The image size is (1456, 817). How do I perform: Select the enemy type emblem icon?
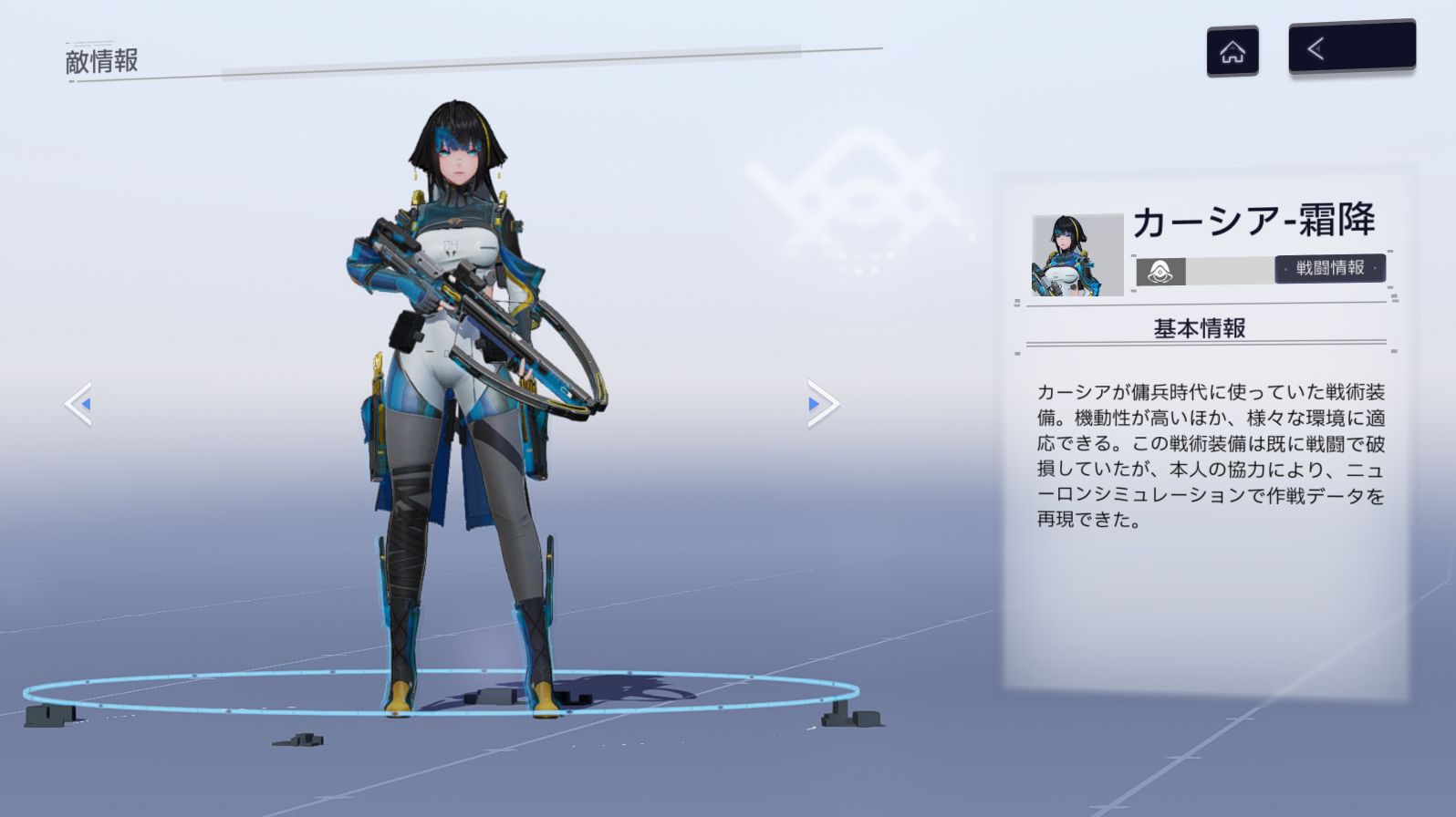pyautogui.click(x=1160, y=272)
